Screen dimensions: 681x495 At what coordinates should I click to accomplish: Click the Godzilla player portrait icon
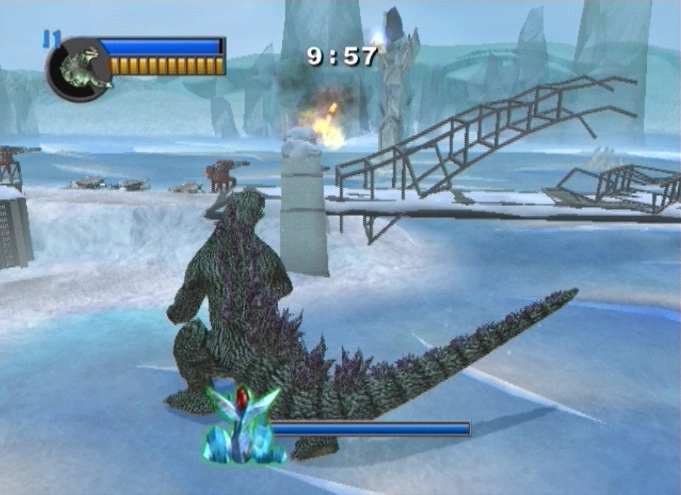(77, 69)
